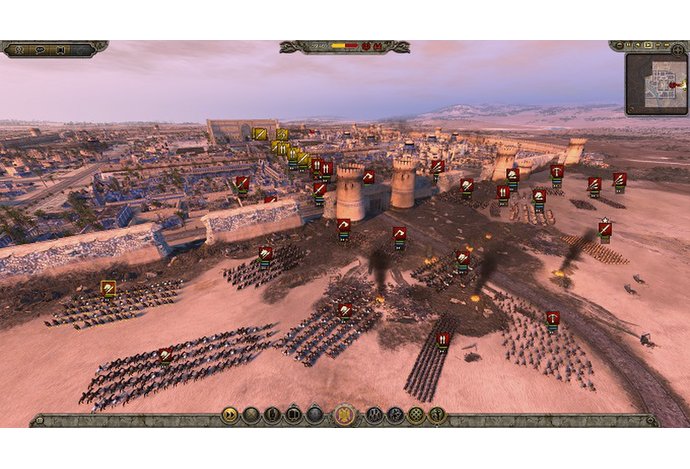This screenshot has width=690, height=469.
Task: Select the central faction emblem button
Action: [344, 415]
